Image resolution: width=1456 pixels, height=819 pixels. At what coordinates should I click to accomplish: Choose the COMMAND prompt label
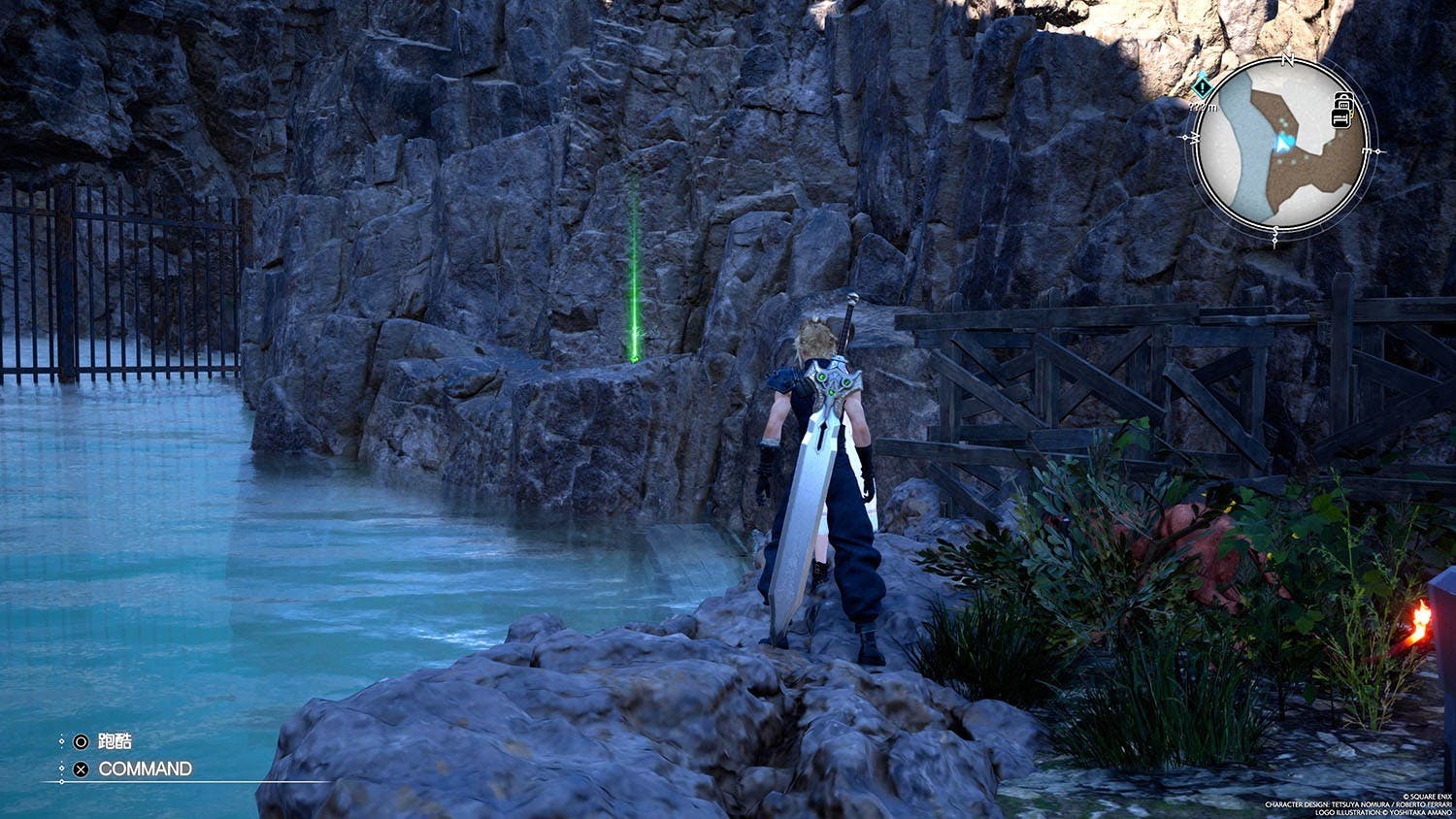point(145,769)
